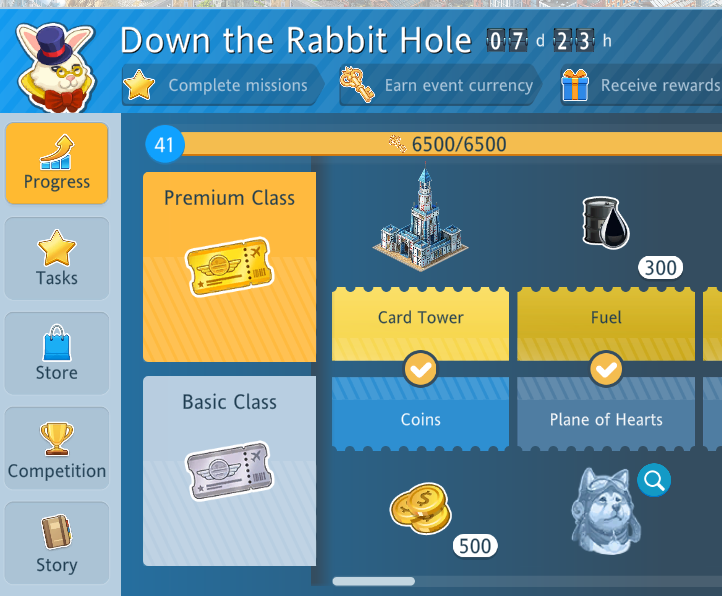Open the Complete missions step
Screen dimensions: 722x596
pos(222,86)
